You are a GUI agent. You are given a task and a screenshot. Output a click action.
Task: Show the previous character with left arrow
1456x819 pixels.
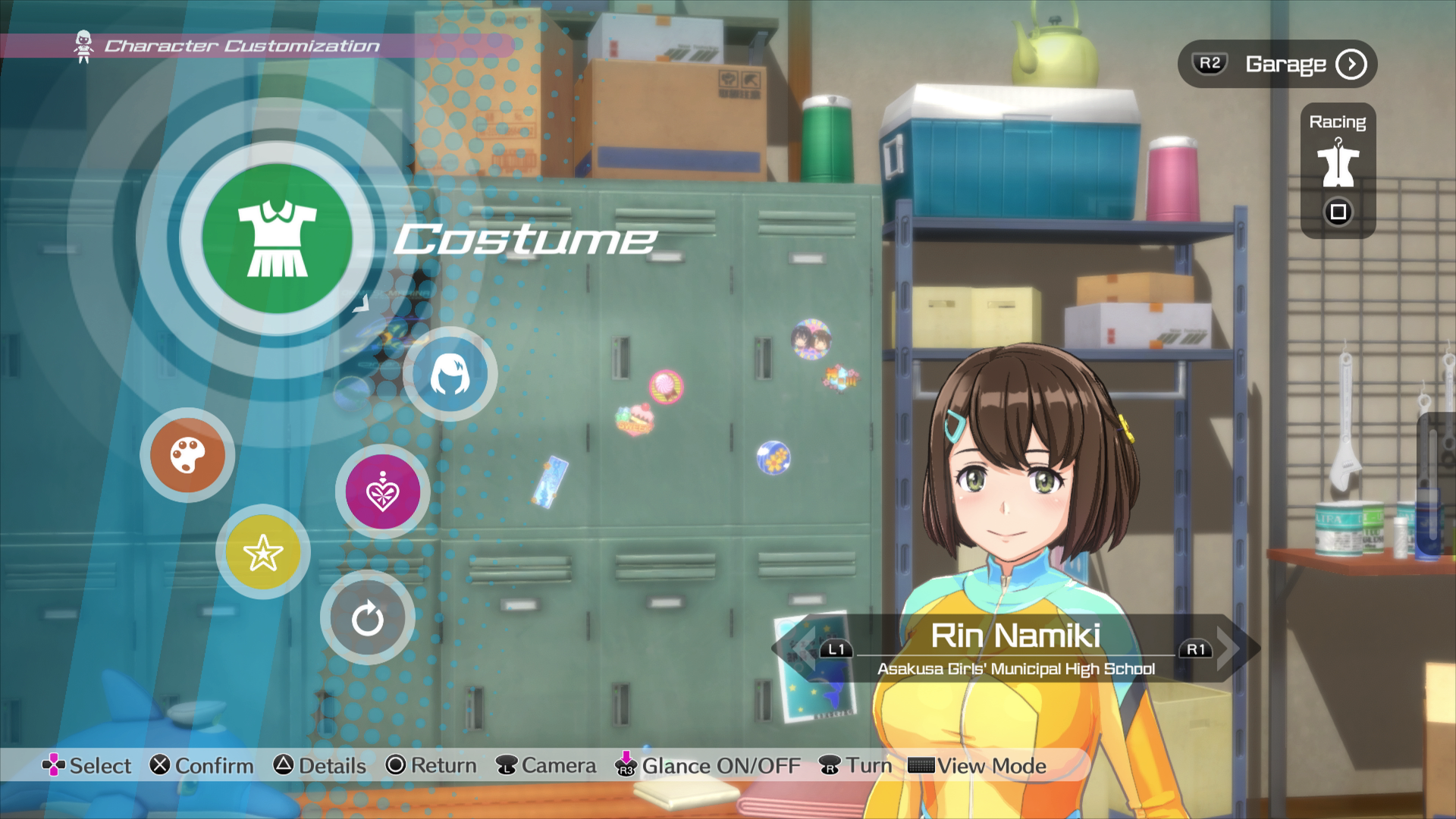pyautogui.click(x=796, y=648)
